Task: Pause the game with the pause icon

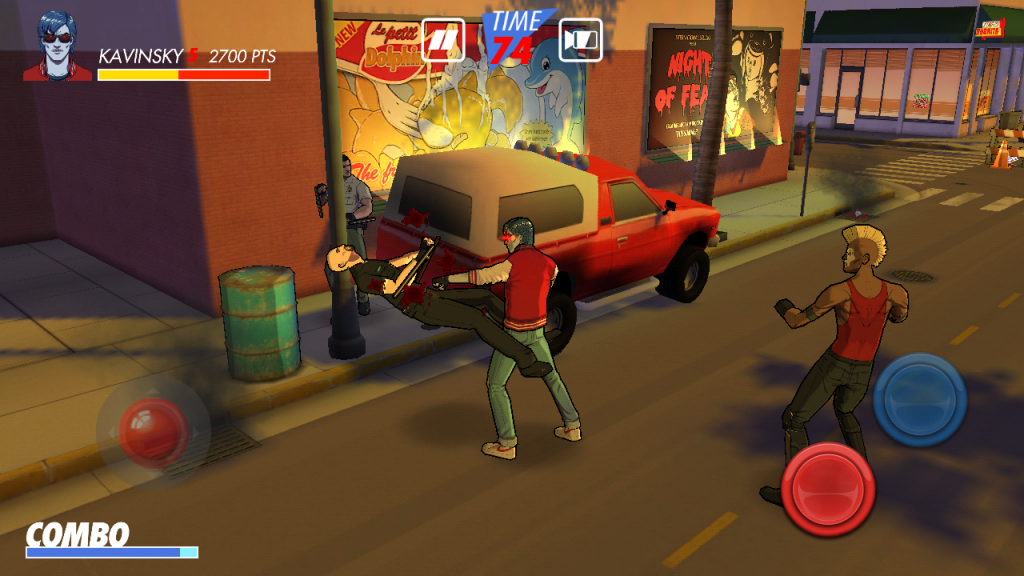Action: pyautogui.click(x=443, y=40)
